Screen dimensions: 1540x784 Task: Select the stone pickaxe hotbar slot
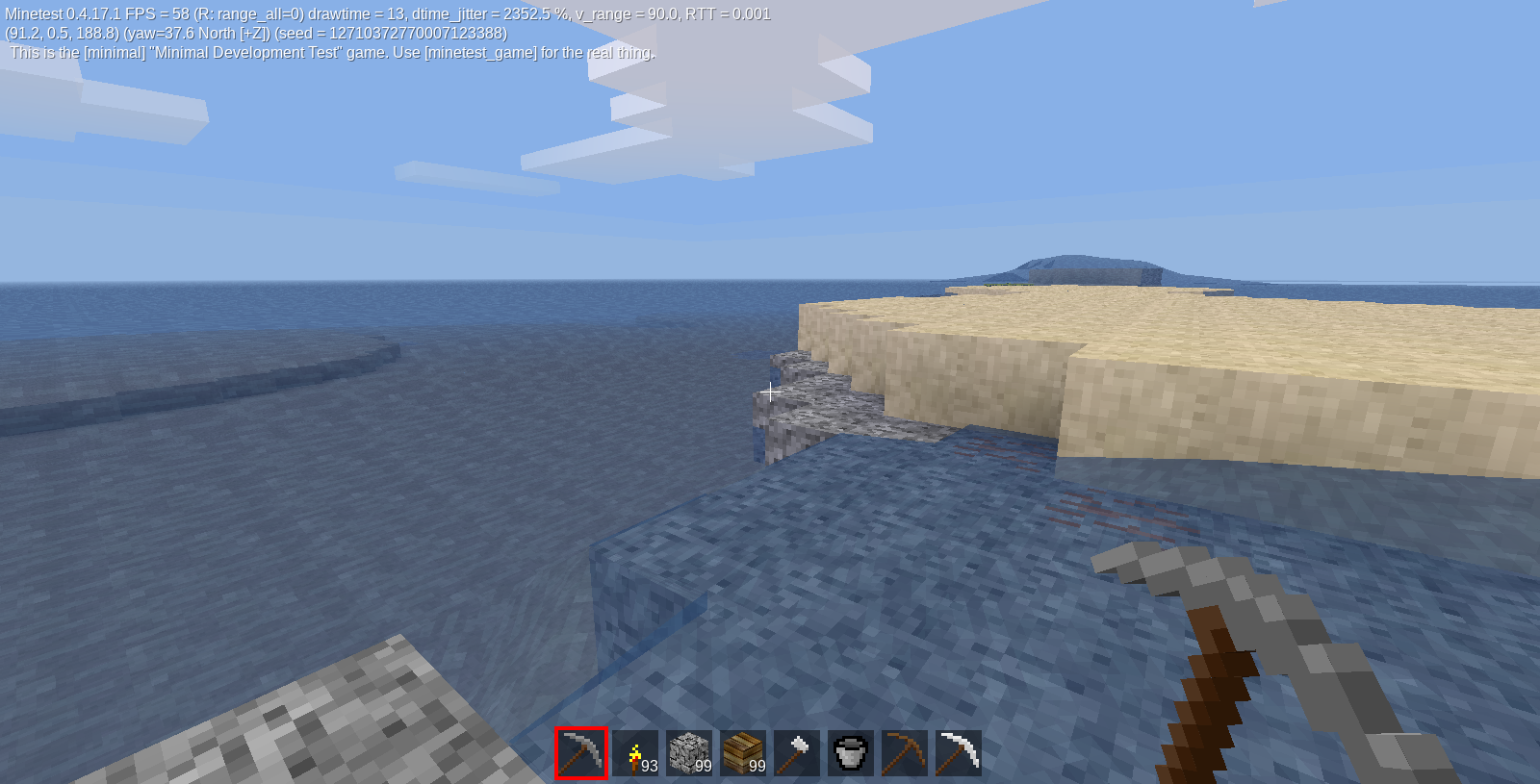(581, 753)
